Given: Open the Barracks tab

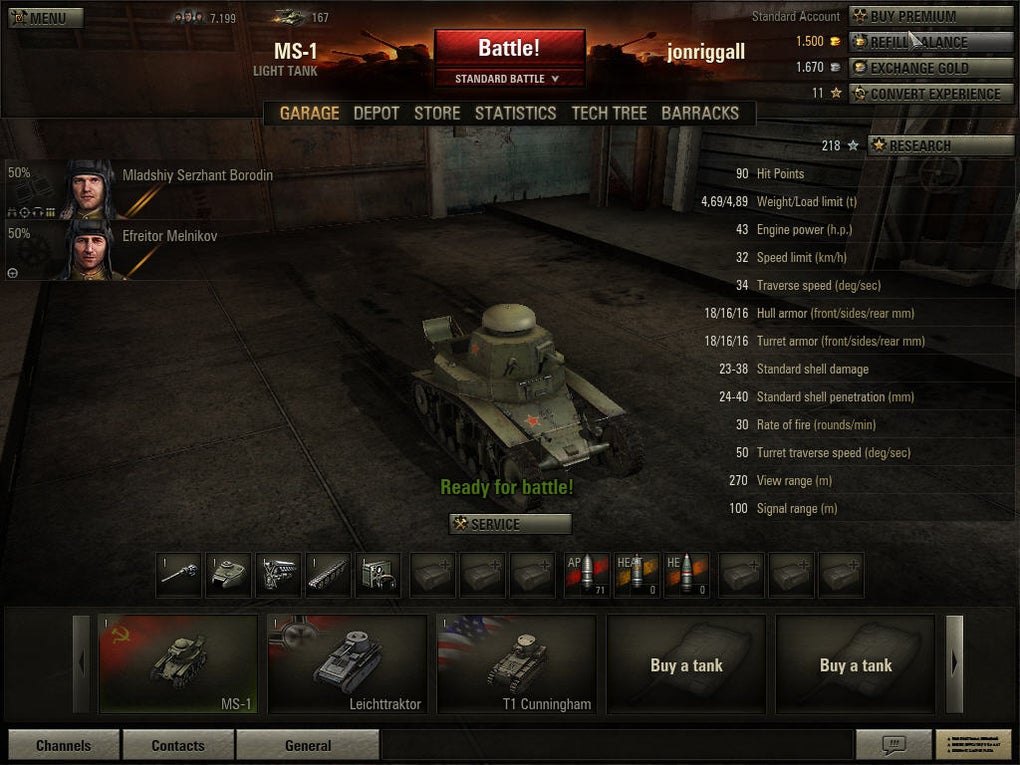Looking at the screenshot, I should pos(700,113).
